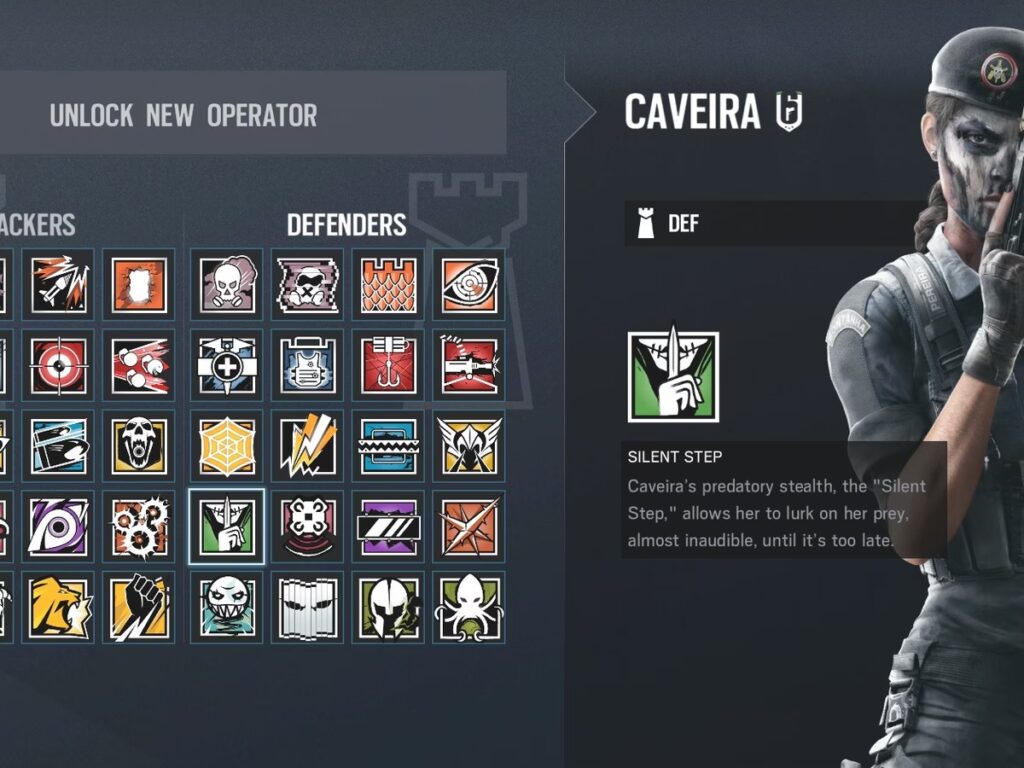Choose the yellow spider web operator
Viewport: 1024px width, 768px height.
[x=227, y=446]
